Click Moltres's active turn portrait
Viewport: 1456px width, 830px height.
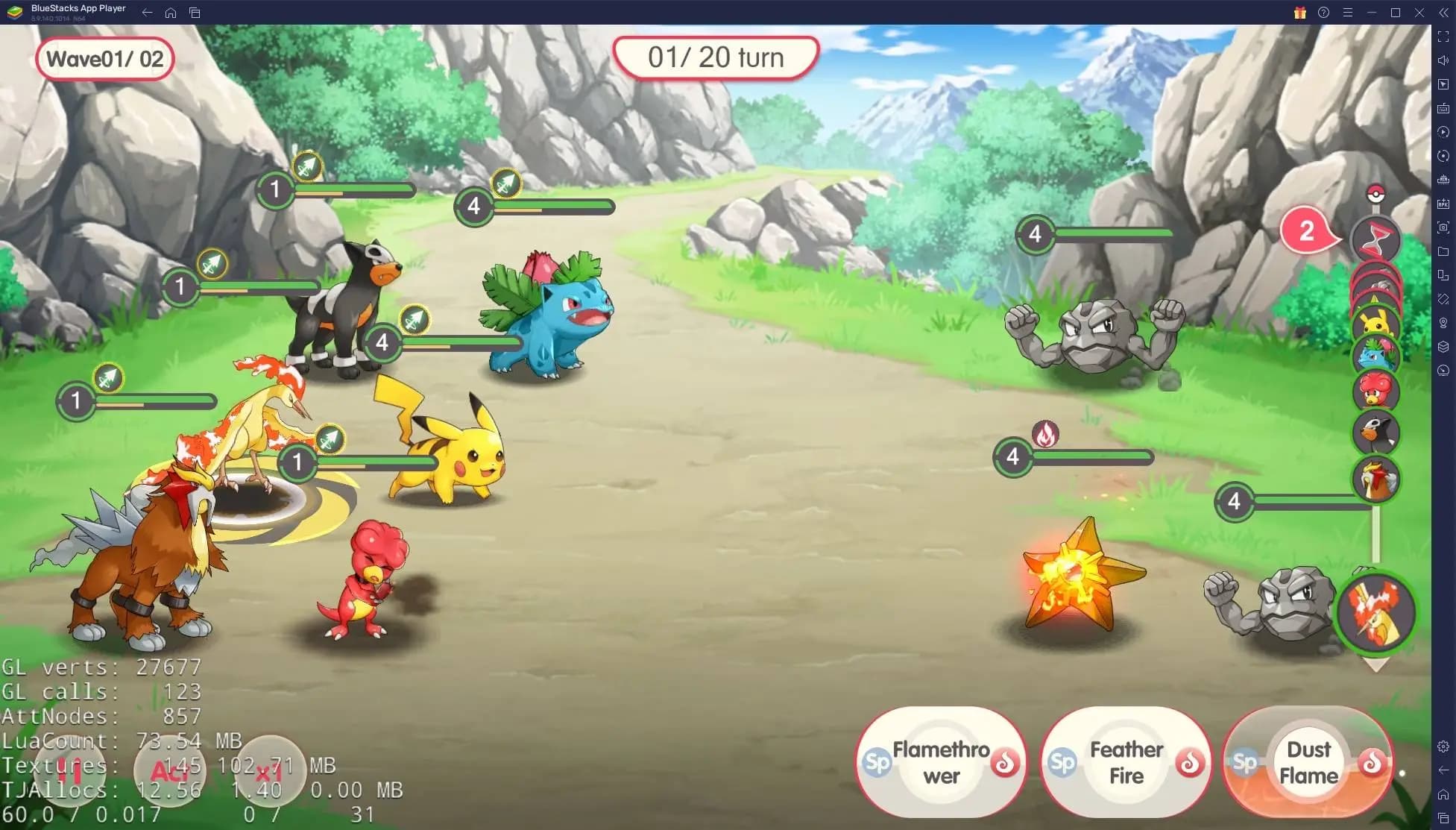coord(1376,612)
